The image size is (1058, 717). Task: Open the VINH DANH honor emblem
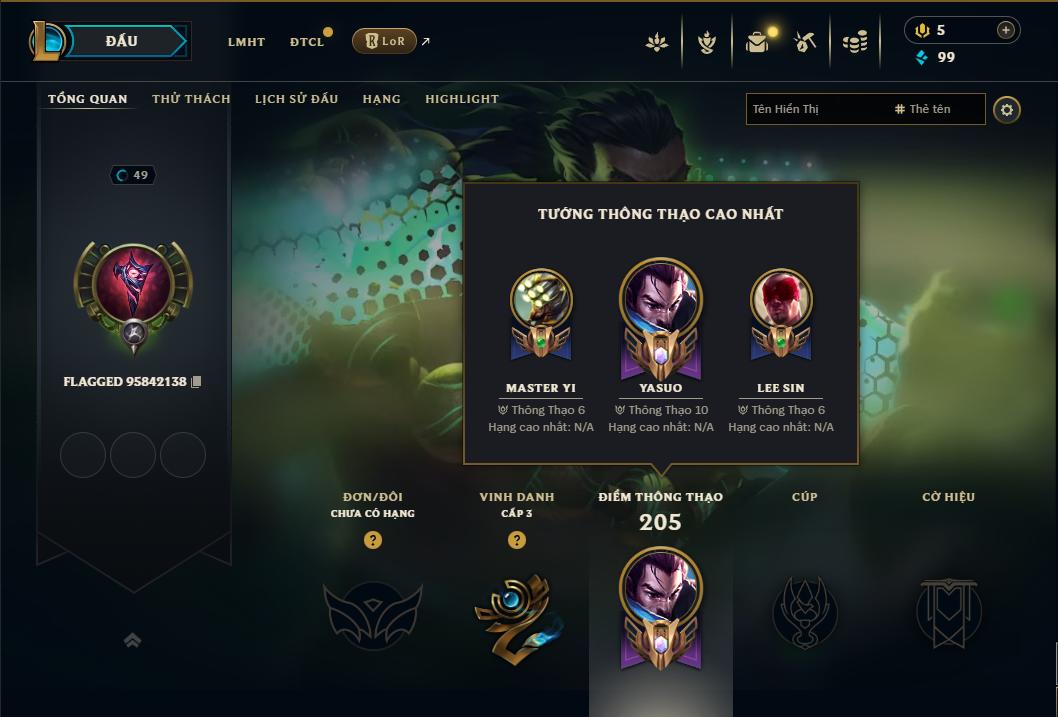[516, 612]
